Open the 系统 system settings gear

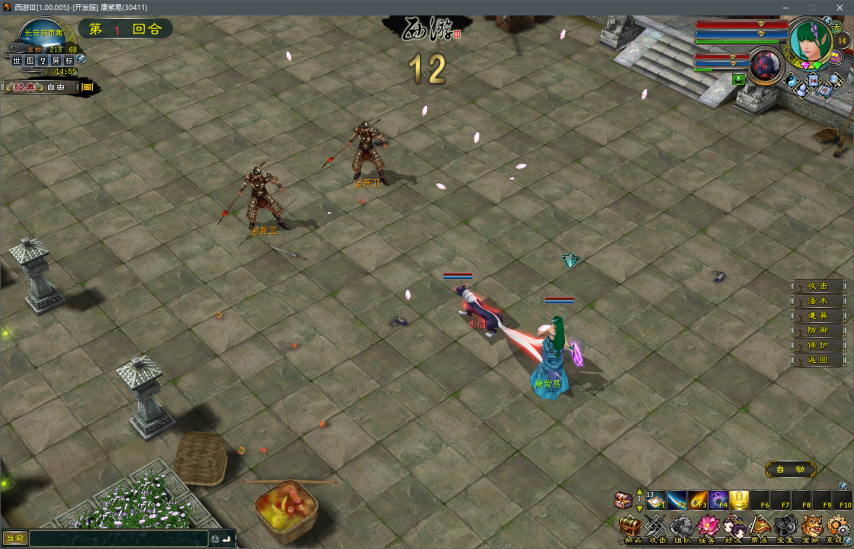click(838, 527)
